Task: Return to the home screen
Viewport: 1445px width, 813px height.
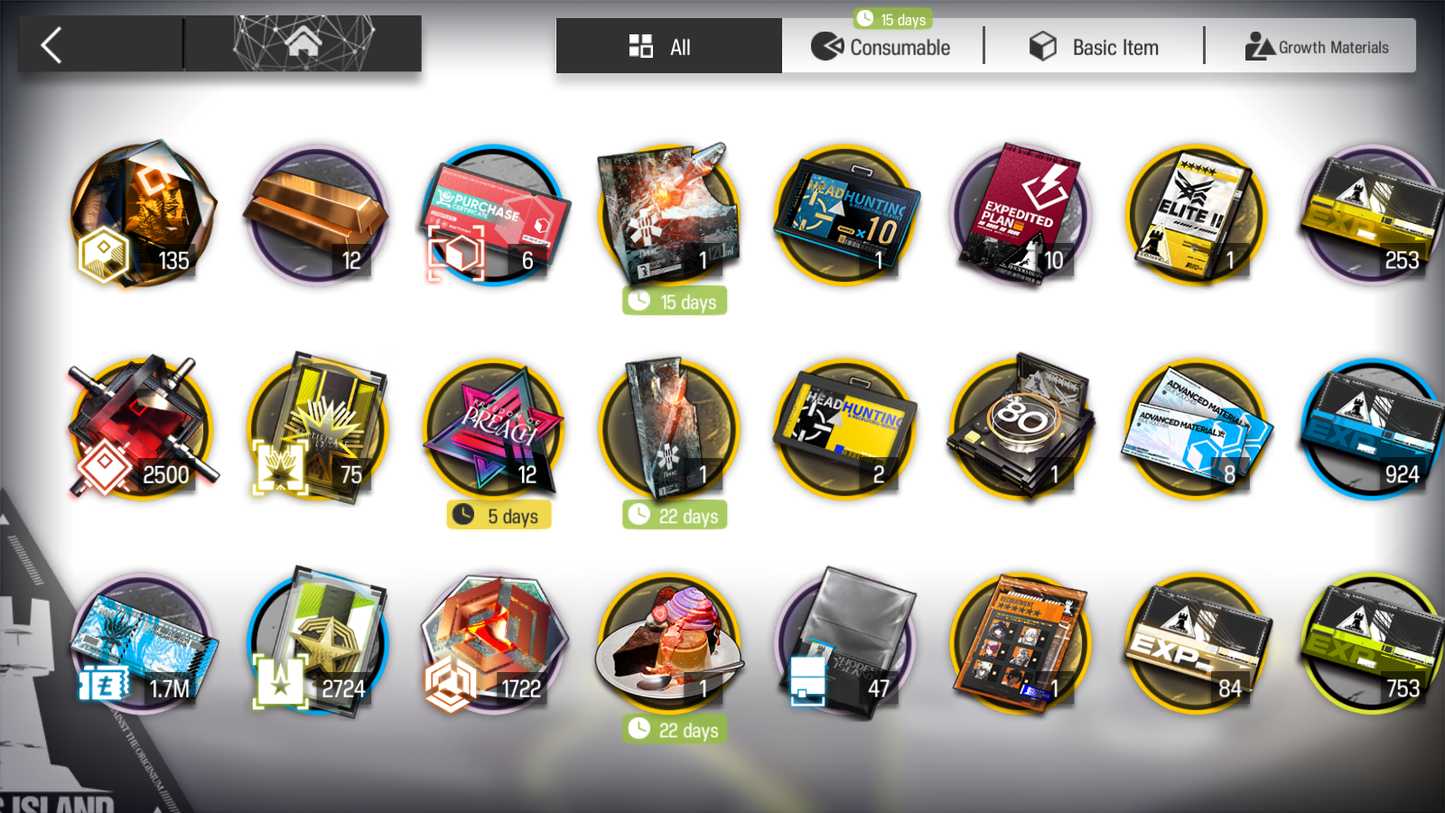Action: [x=303, y=43]
